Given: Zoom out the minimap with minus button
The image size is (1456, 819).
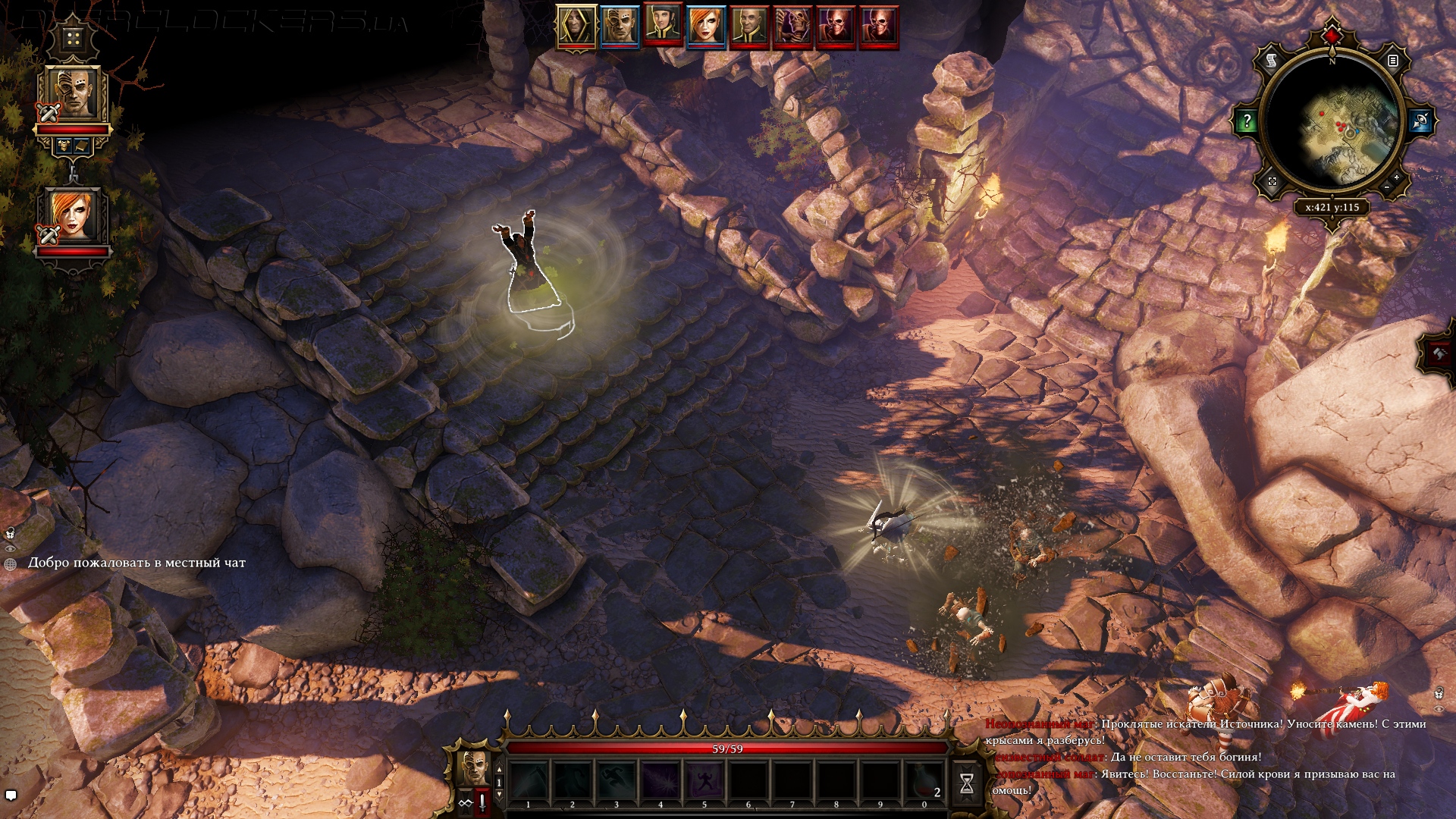Looking at the screenshot, I should coord(1387,187).
